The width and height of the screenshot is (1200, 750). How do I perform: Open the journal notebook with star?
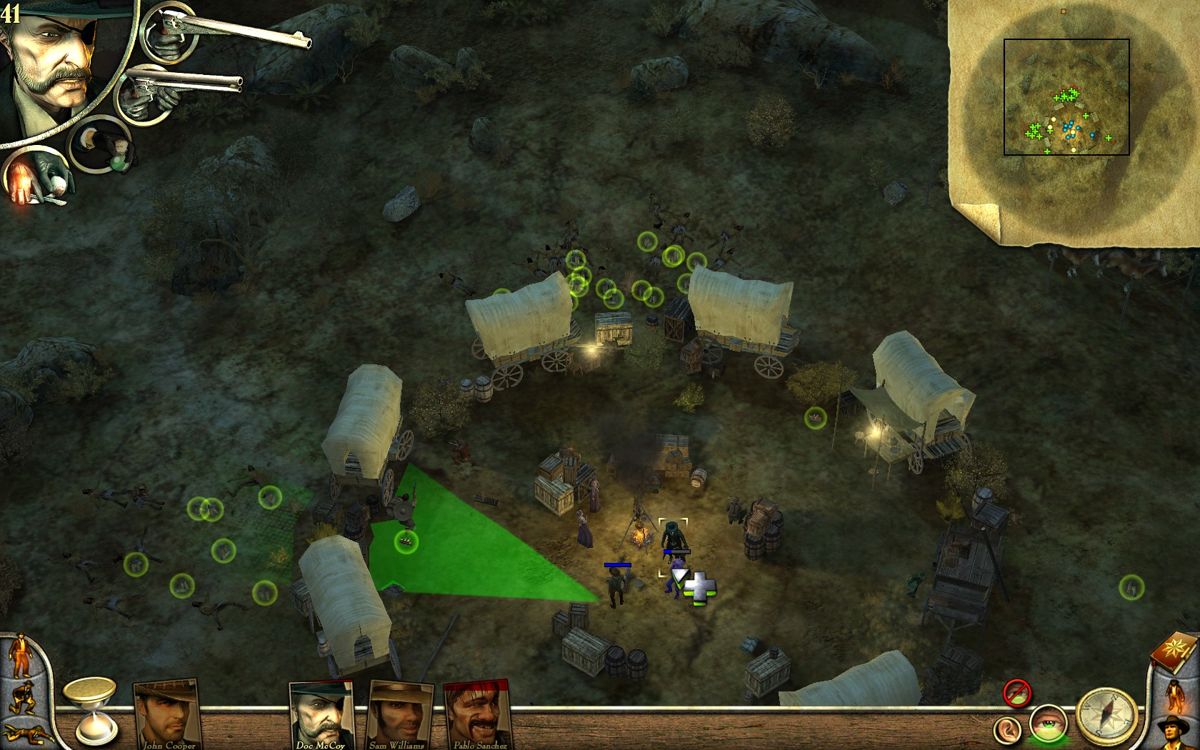tap(1174, 651)
